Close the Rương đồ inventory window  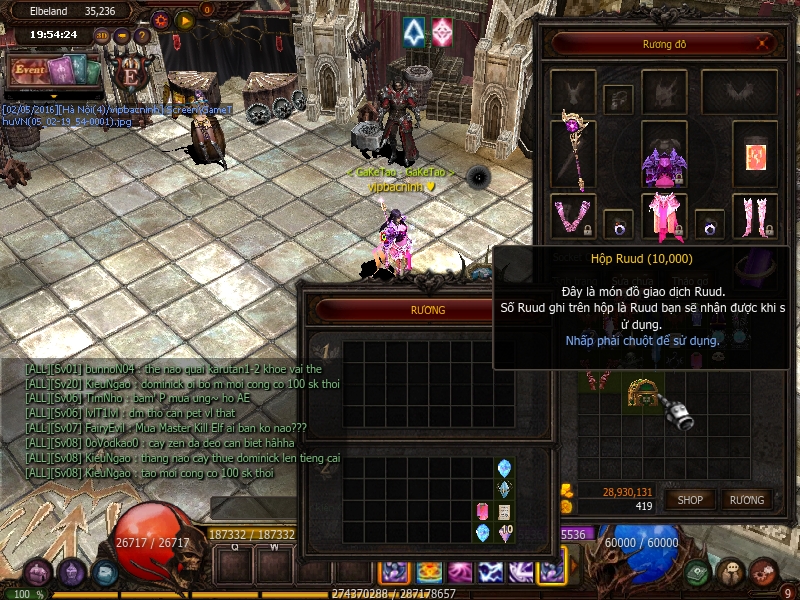(x=765, y=44)
